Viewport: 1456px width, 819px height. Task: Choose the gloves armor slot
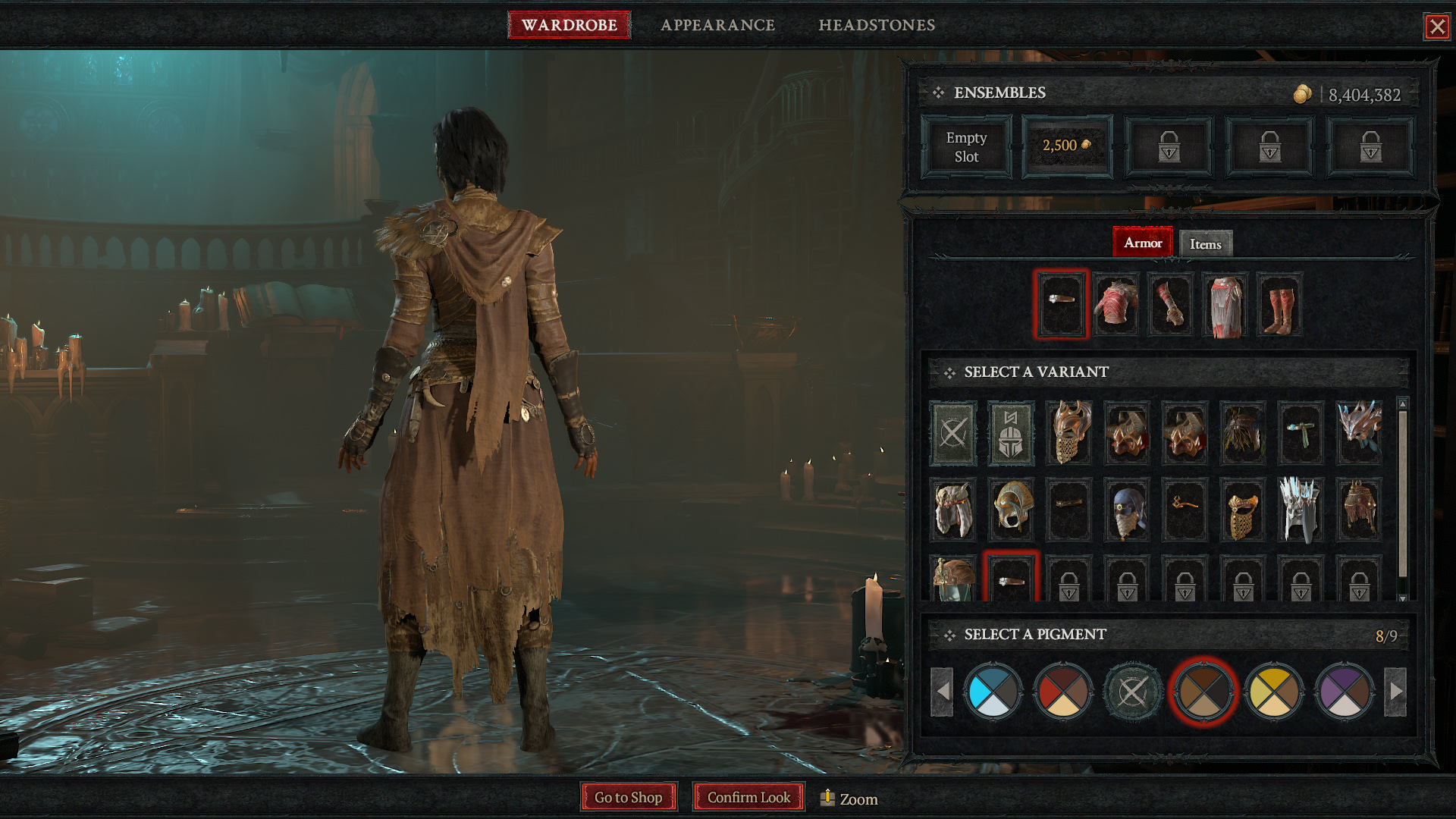pyautogui.click(x=1170, y=305)
